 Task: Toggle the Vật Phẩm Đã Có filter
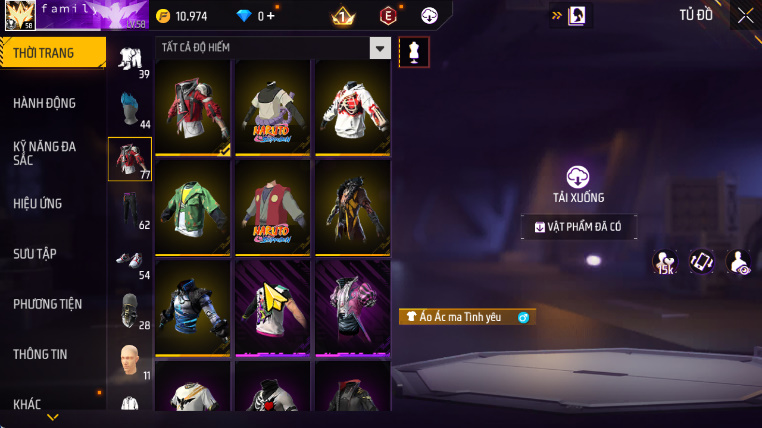click(579, 227)
